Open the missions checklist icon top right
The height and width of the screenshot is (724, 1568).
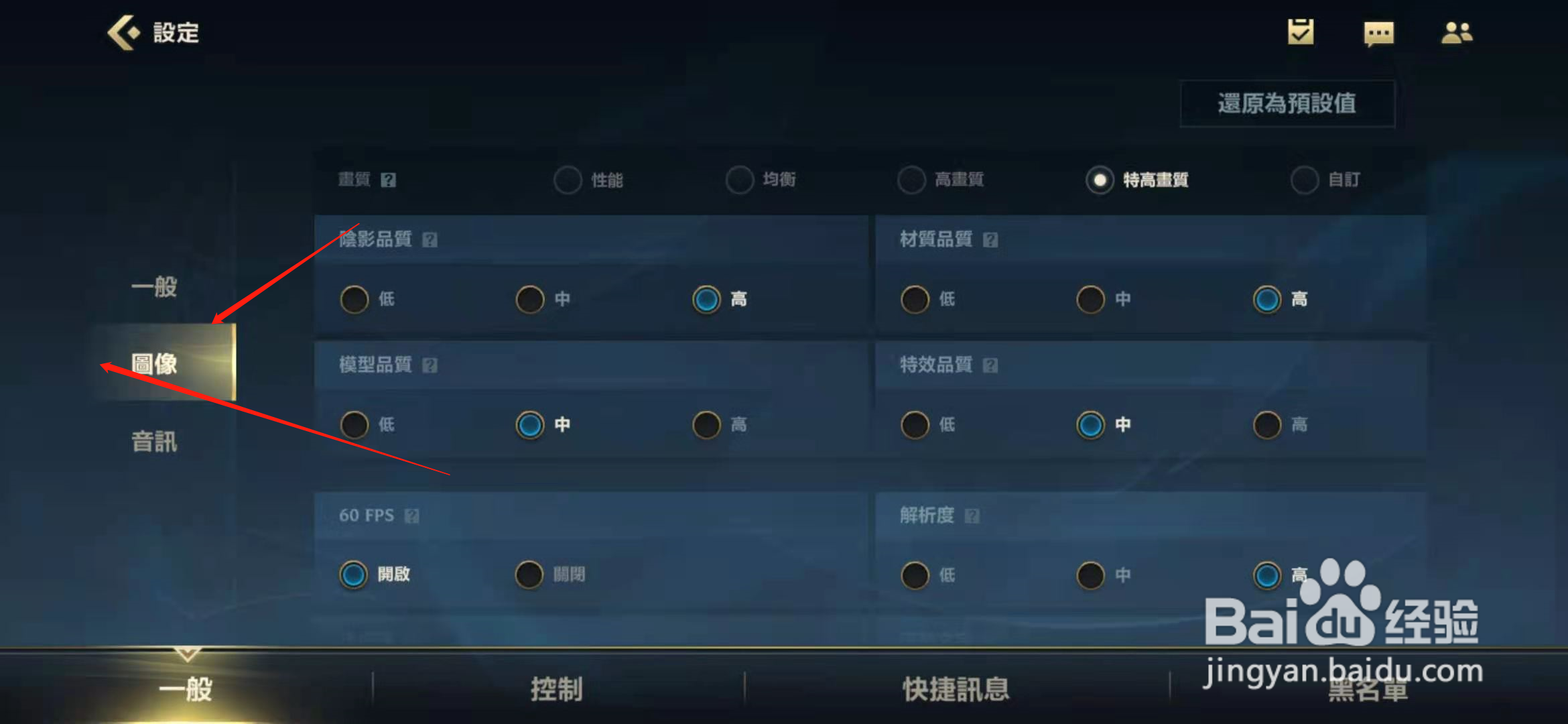tap(1300, 32)
